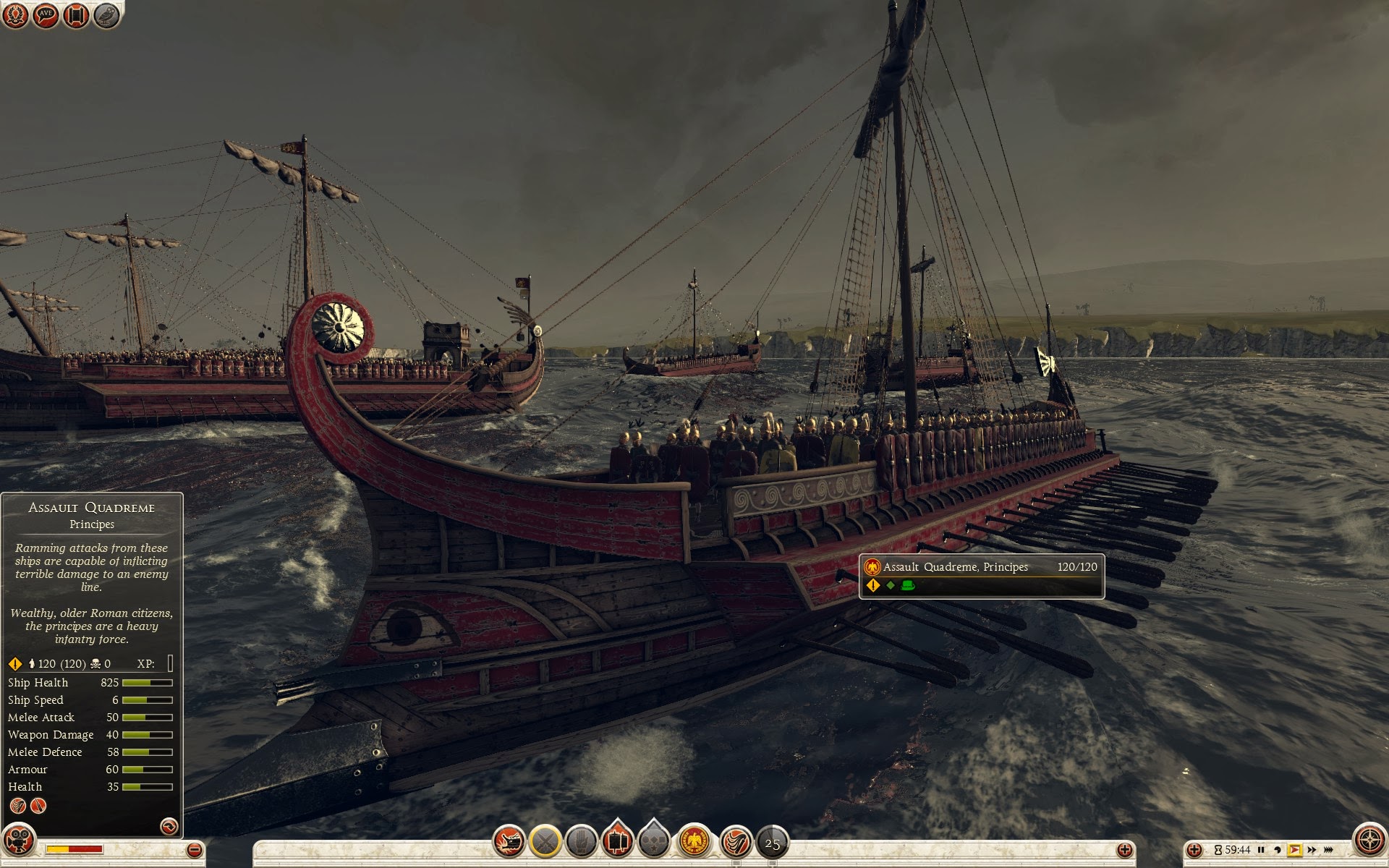
Task: Activate the red whip ability button
Action: [736, 841]
